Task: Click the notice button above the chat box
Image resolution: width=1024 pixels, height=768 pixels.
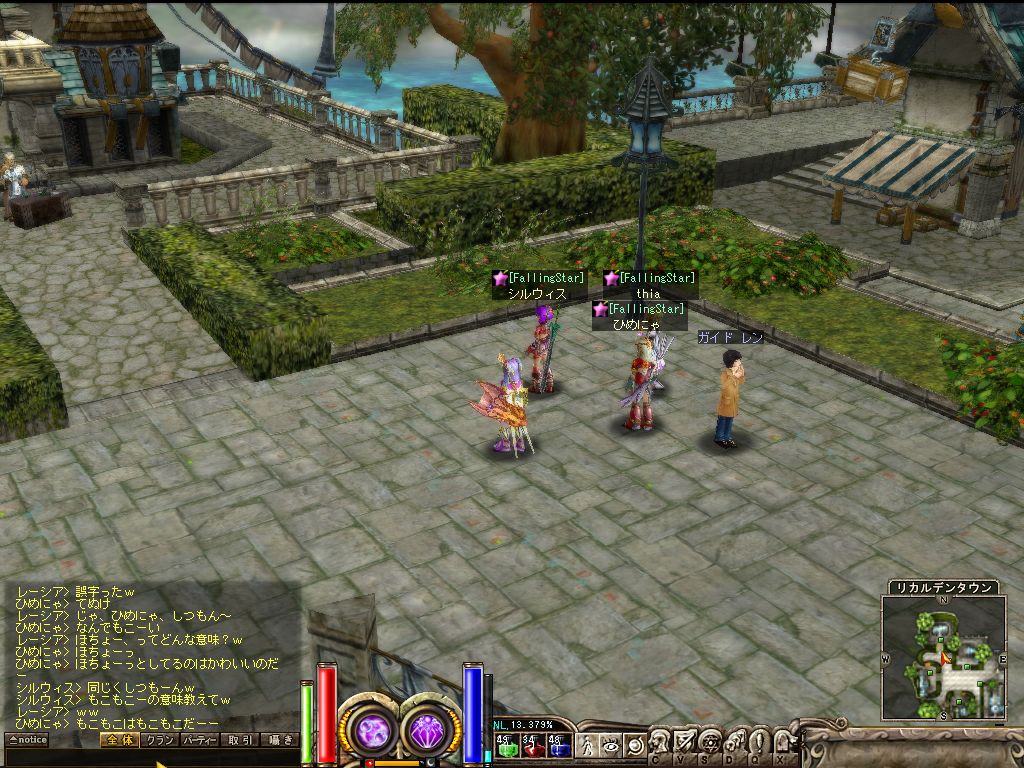Action: [27, 740]
